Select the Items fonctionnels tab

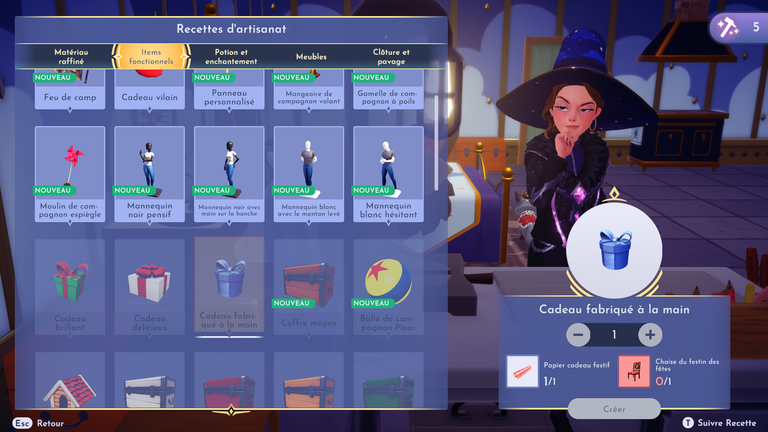click(150, 56)
